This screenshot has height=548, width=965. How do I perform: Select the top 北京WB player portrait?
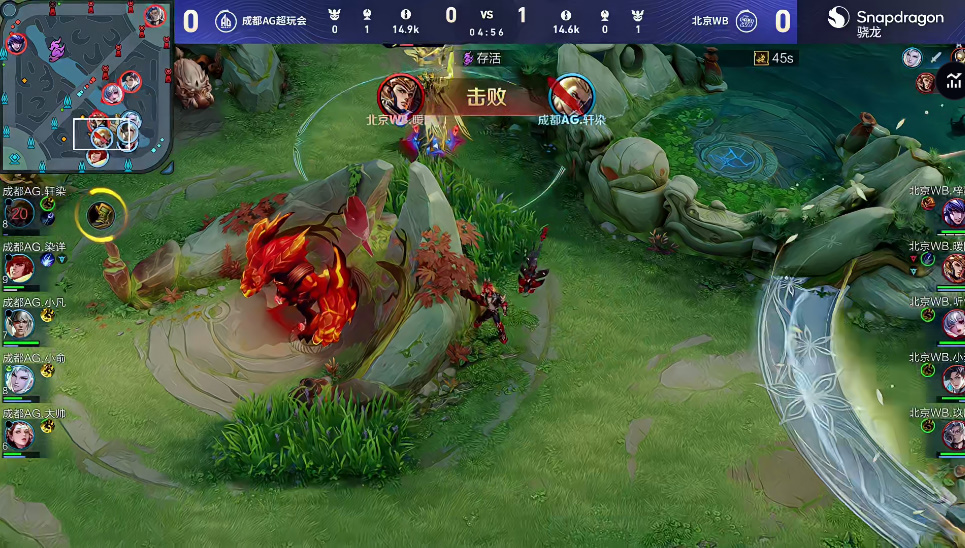(x=952, y=212)
